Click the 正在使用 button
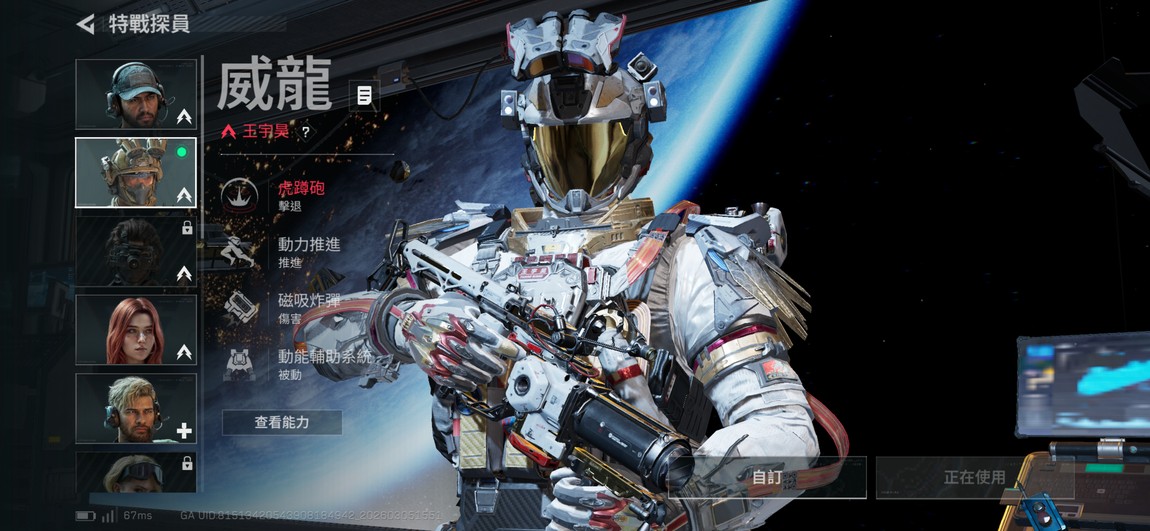The width and height of the screenshot is (1150, 531). coord(974,477)
